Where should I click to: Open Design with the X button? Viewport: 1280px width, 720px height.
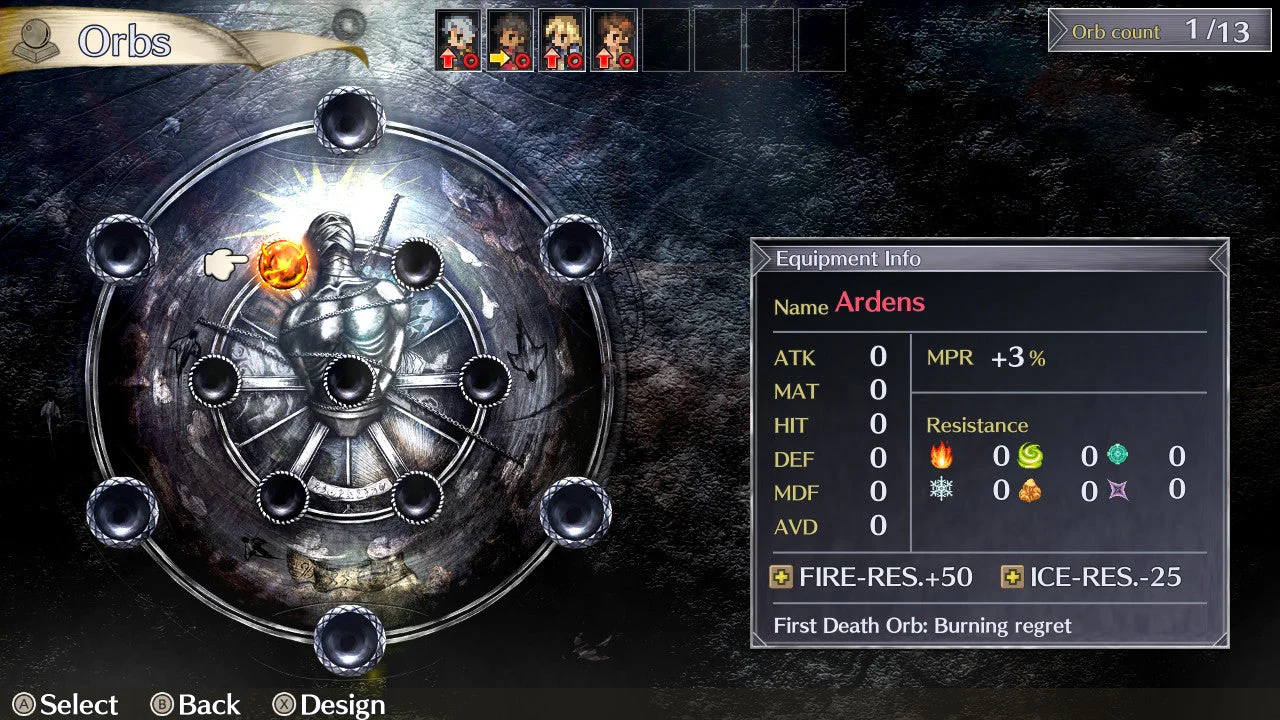click(x=285, y=705)
